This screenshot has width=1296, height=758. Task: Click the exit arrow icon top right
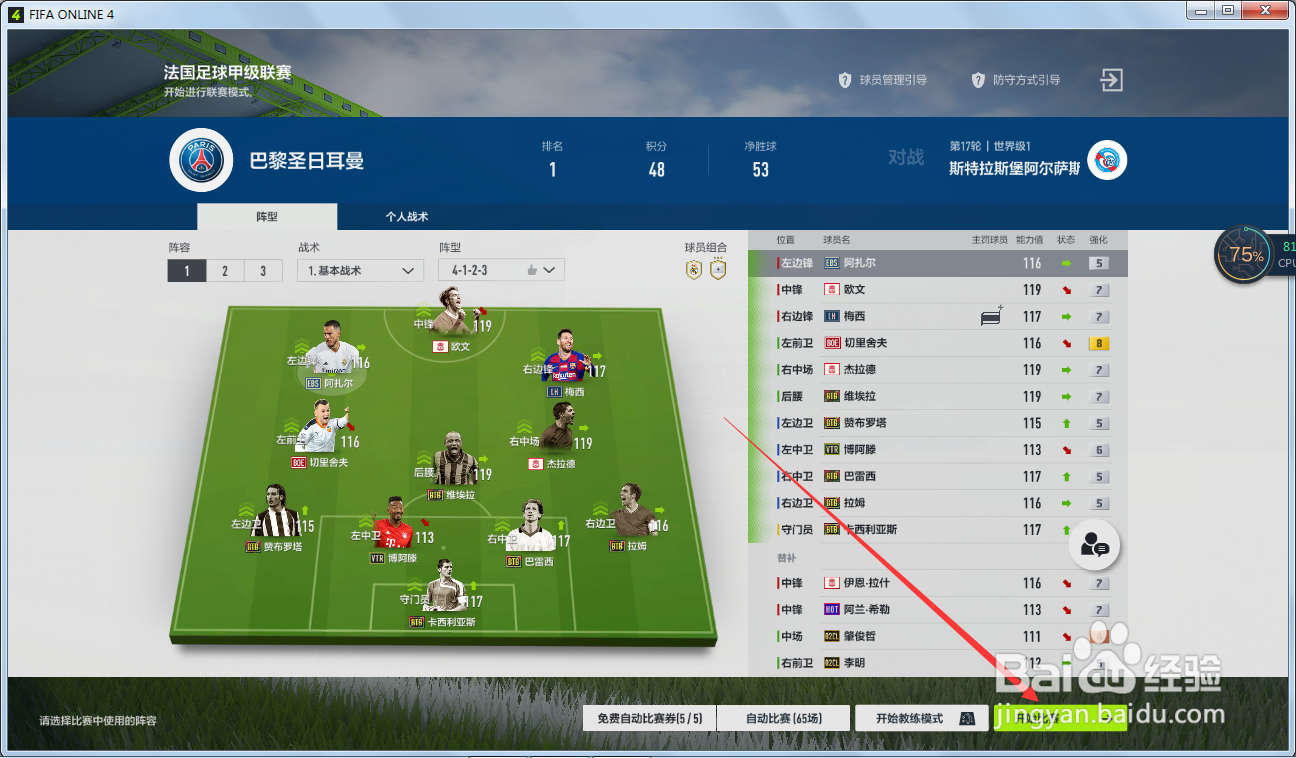1110,80
